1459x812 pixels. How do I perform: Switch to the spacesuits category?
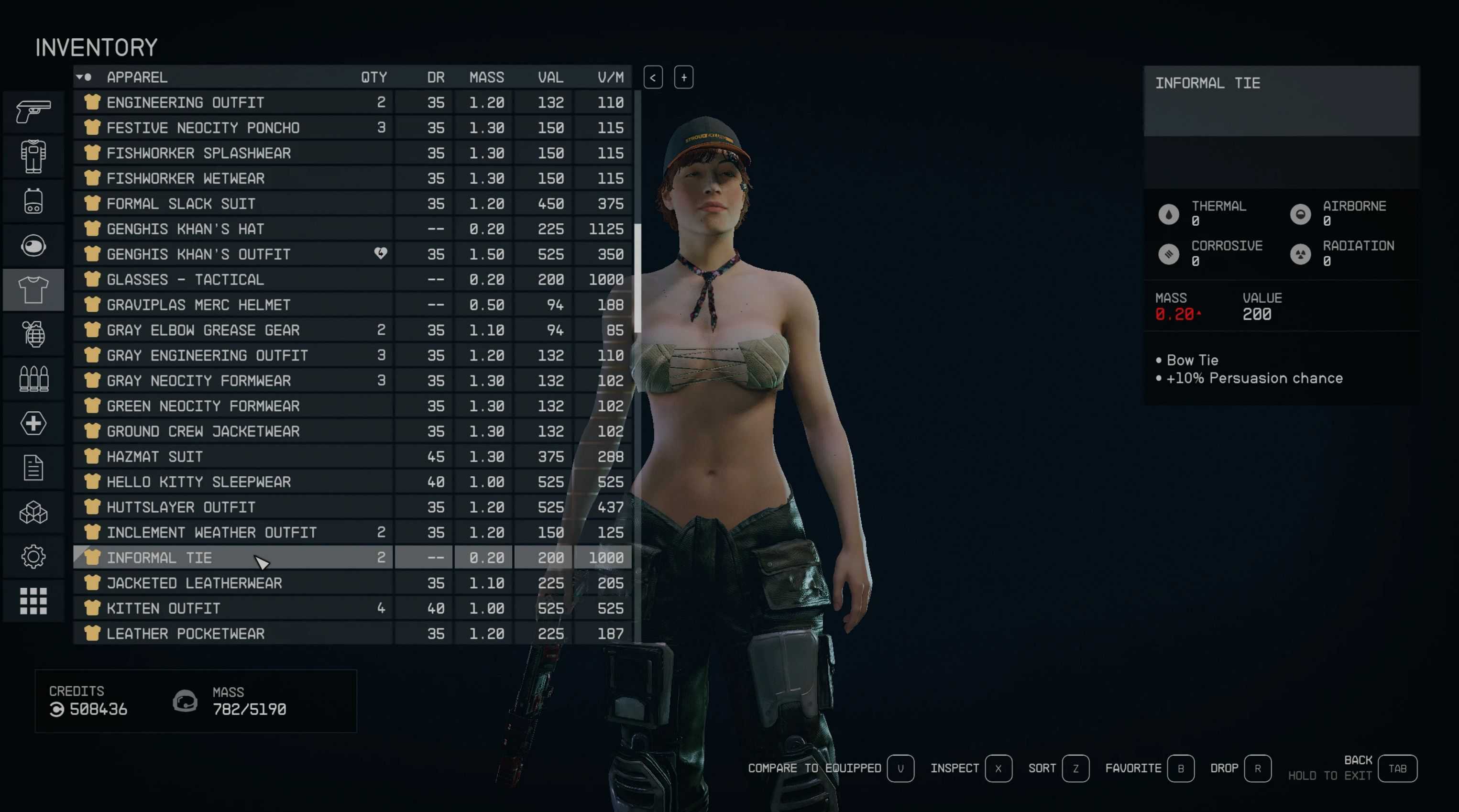click(33, 156)
